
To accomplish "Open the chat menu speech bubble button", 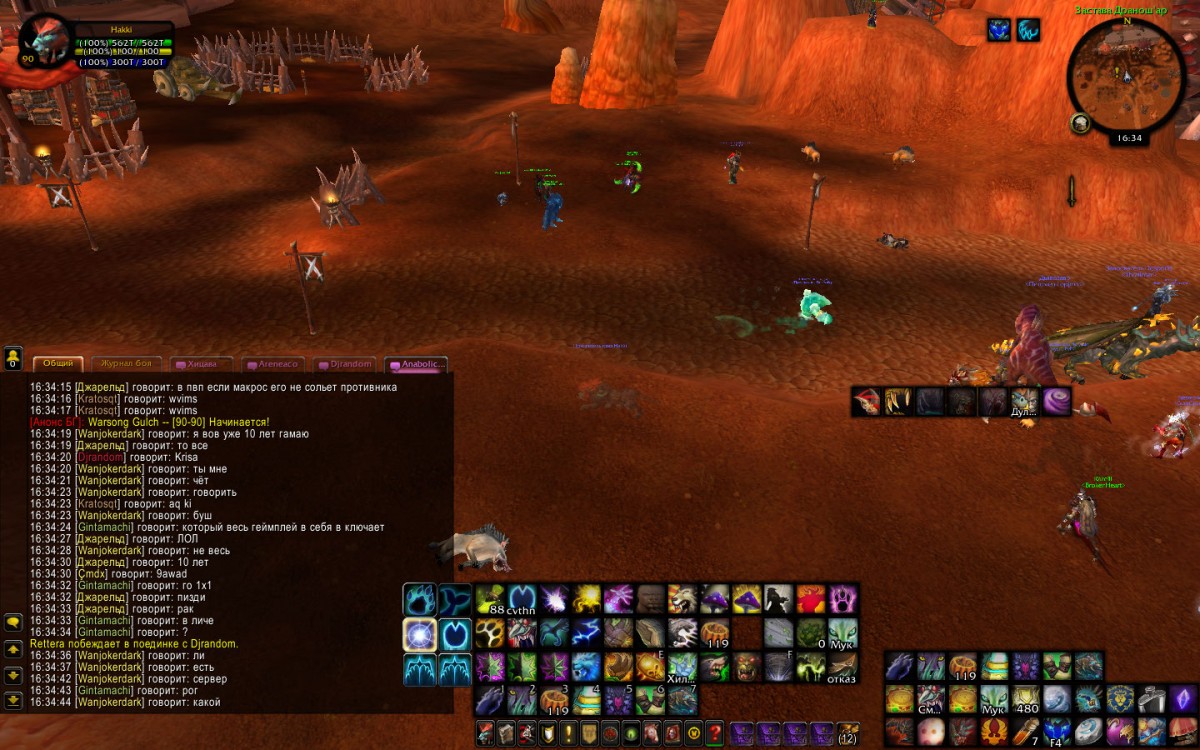I will (x=13, y=621).
